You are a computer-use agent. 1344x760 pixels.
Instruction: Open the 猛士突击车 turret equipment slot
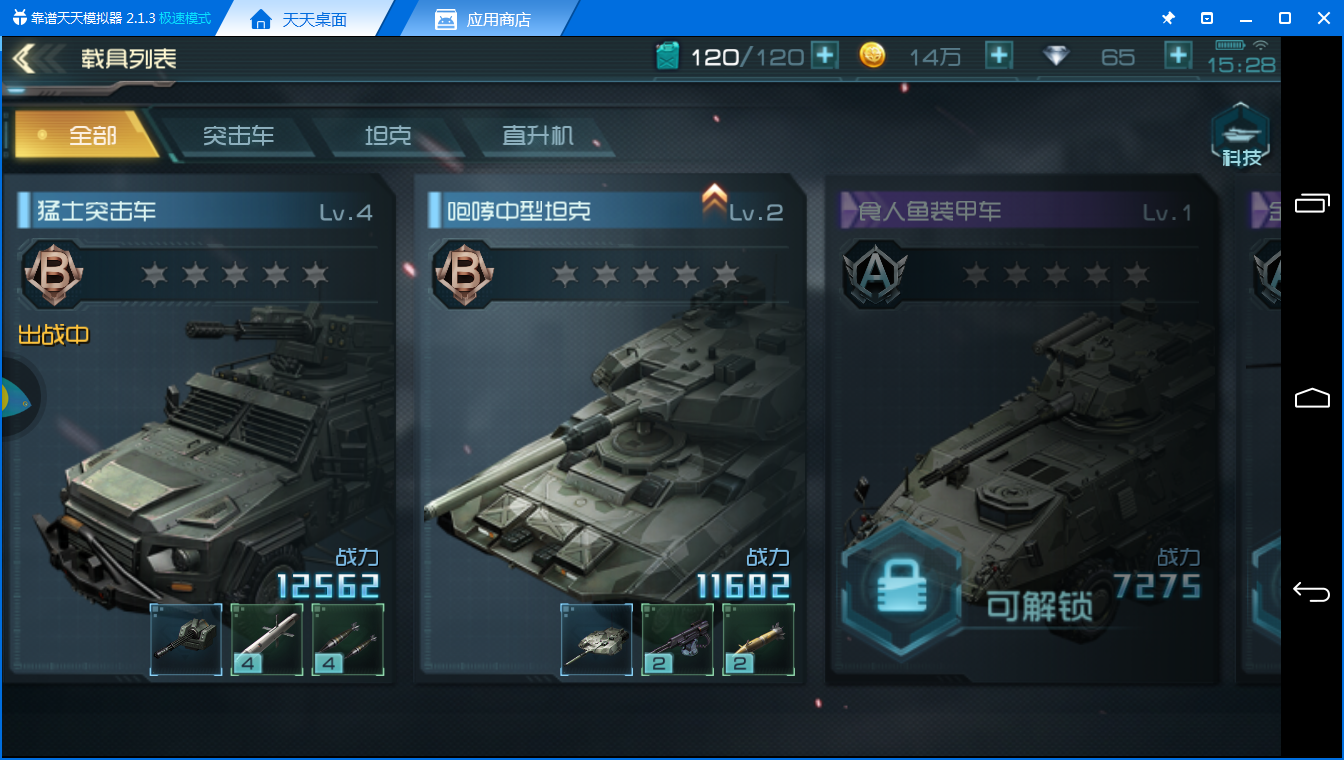click(x=186, y=639)
